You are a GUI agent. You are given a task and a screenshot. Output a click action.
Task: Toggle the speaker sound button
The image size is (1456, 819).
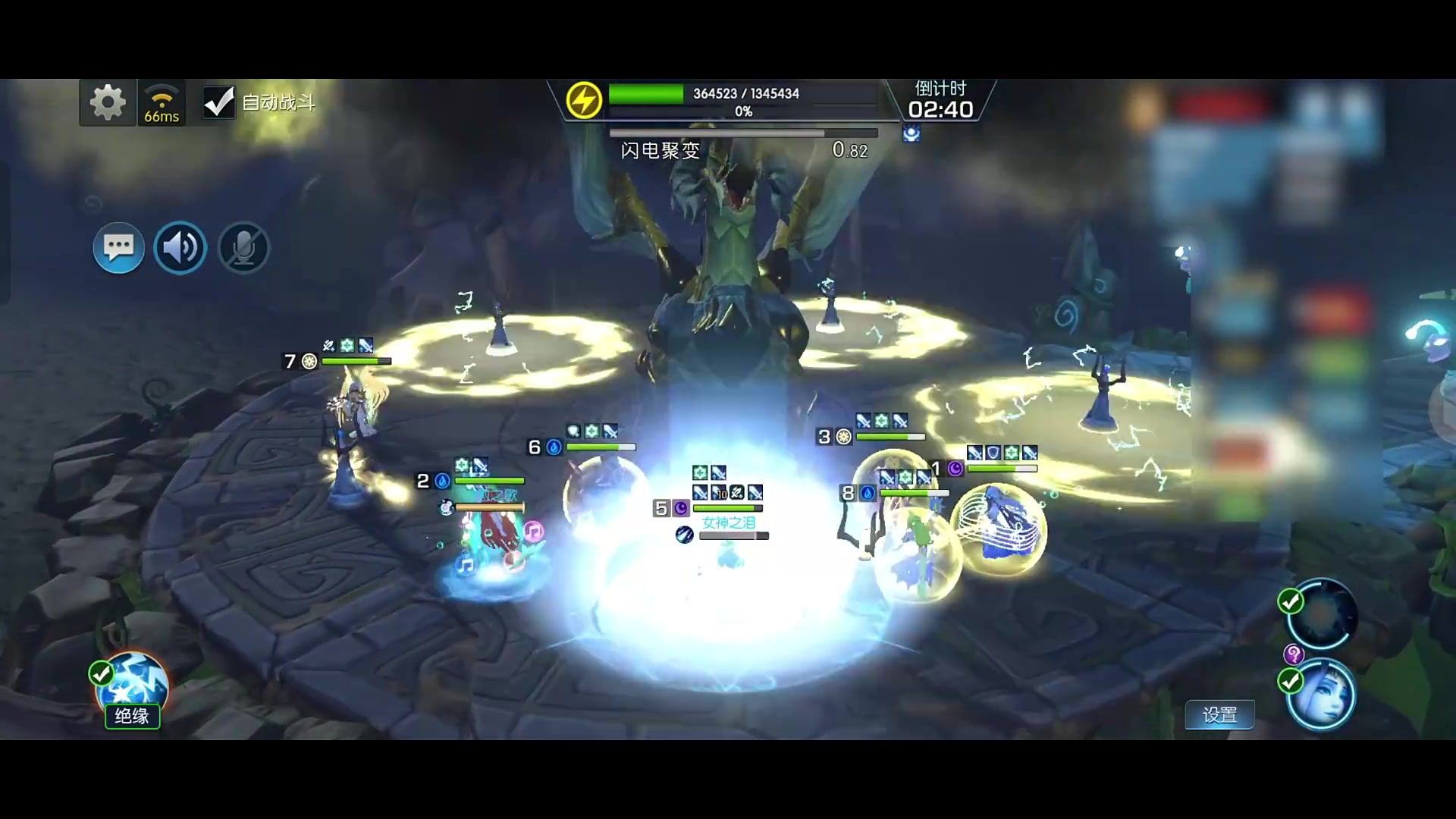tap(180, 247)
